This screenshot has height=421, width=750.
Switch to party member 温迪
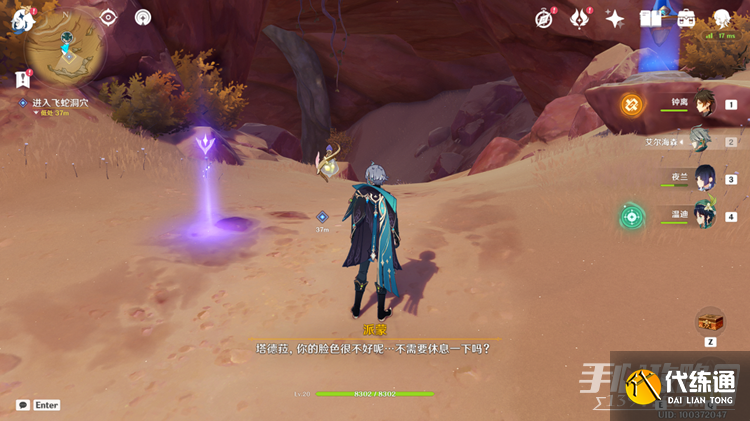pos(705,215)
